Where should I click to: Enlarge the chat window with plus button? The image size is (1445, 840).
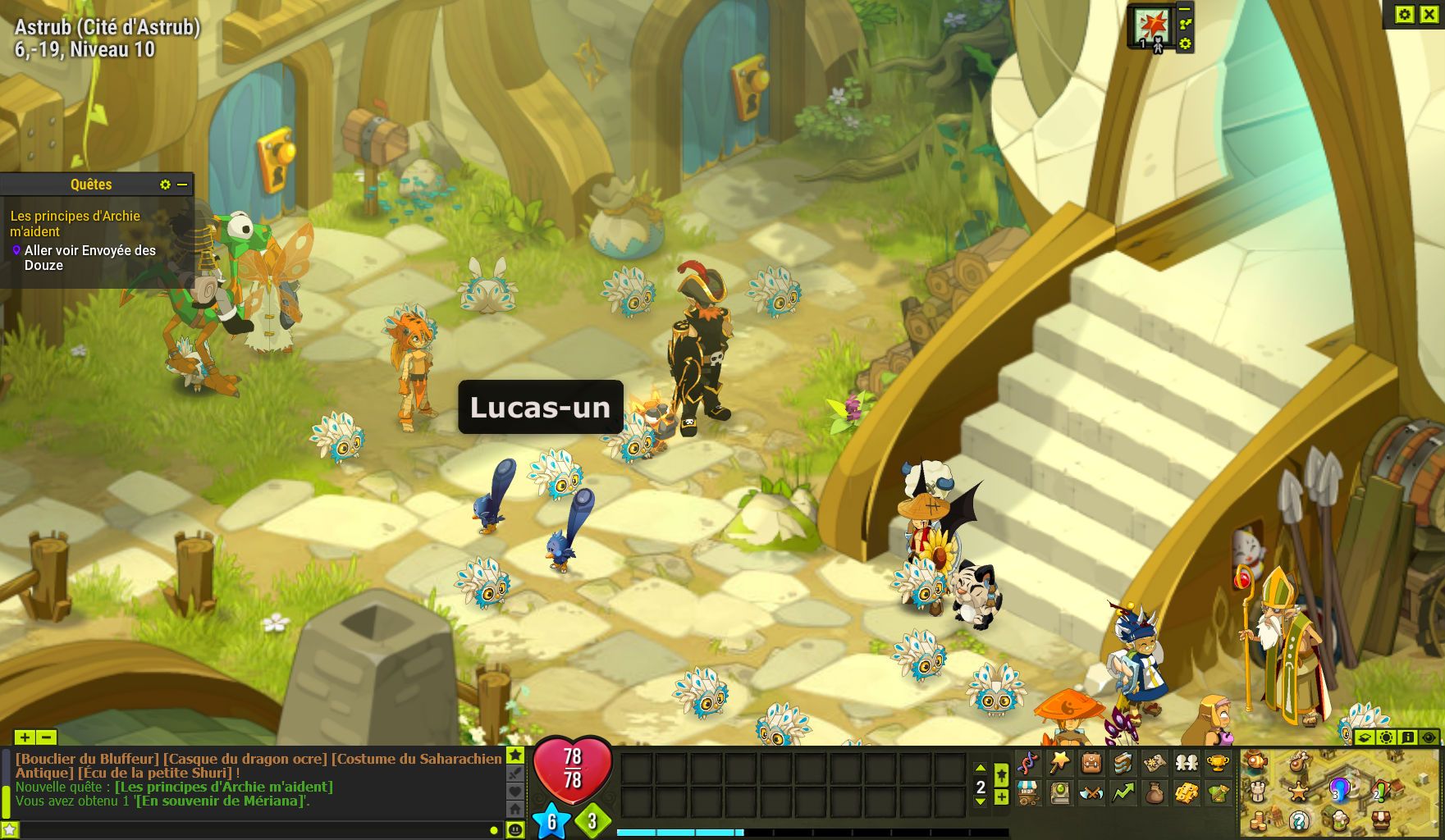[25, 737]
